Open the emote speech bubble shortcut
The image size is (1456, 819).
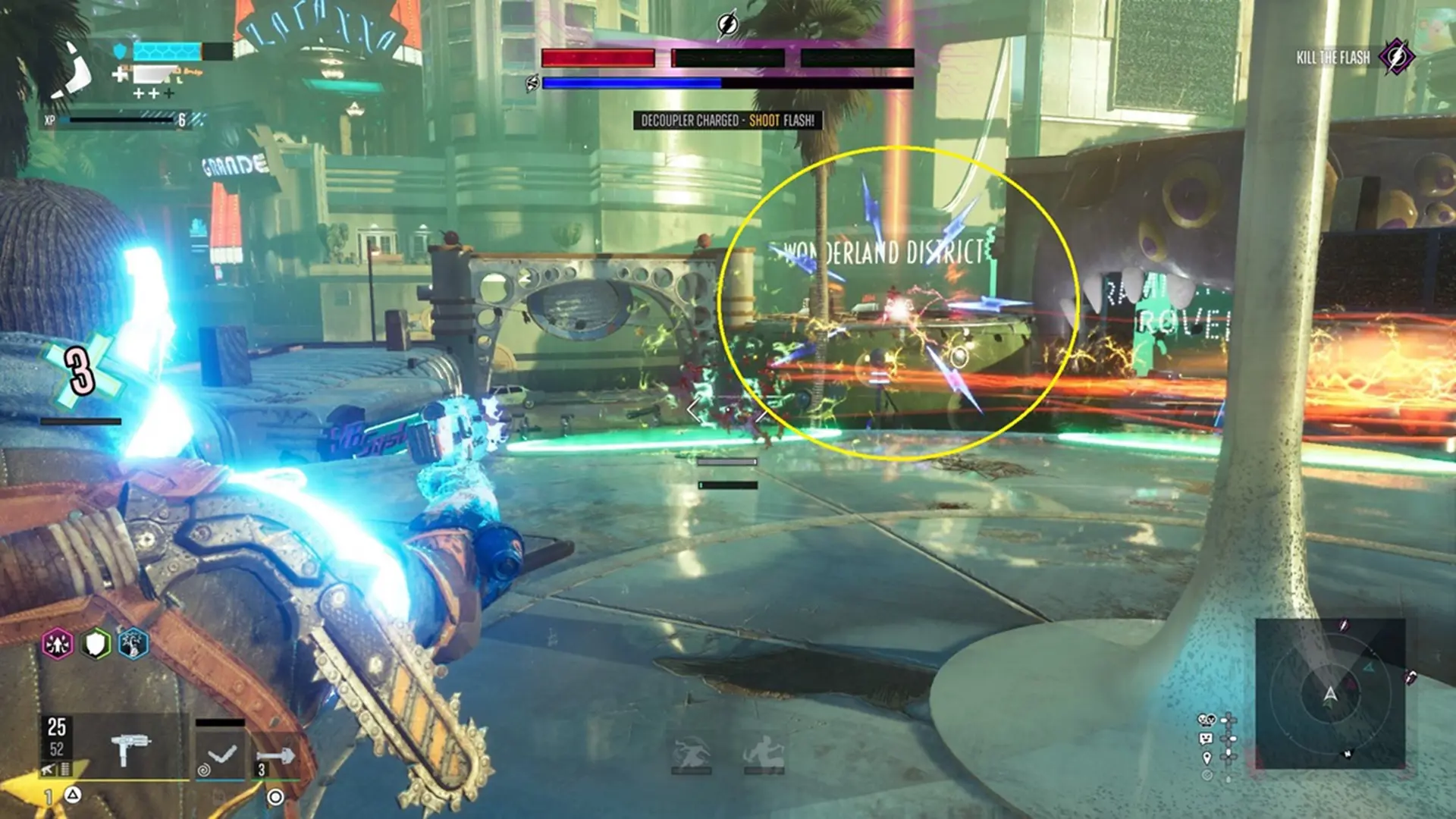pyautogui.click(x=1206, y=739)
